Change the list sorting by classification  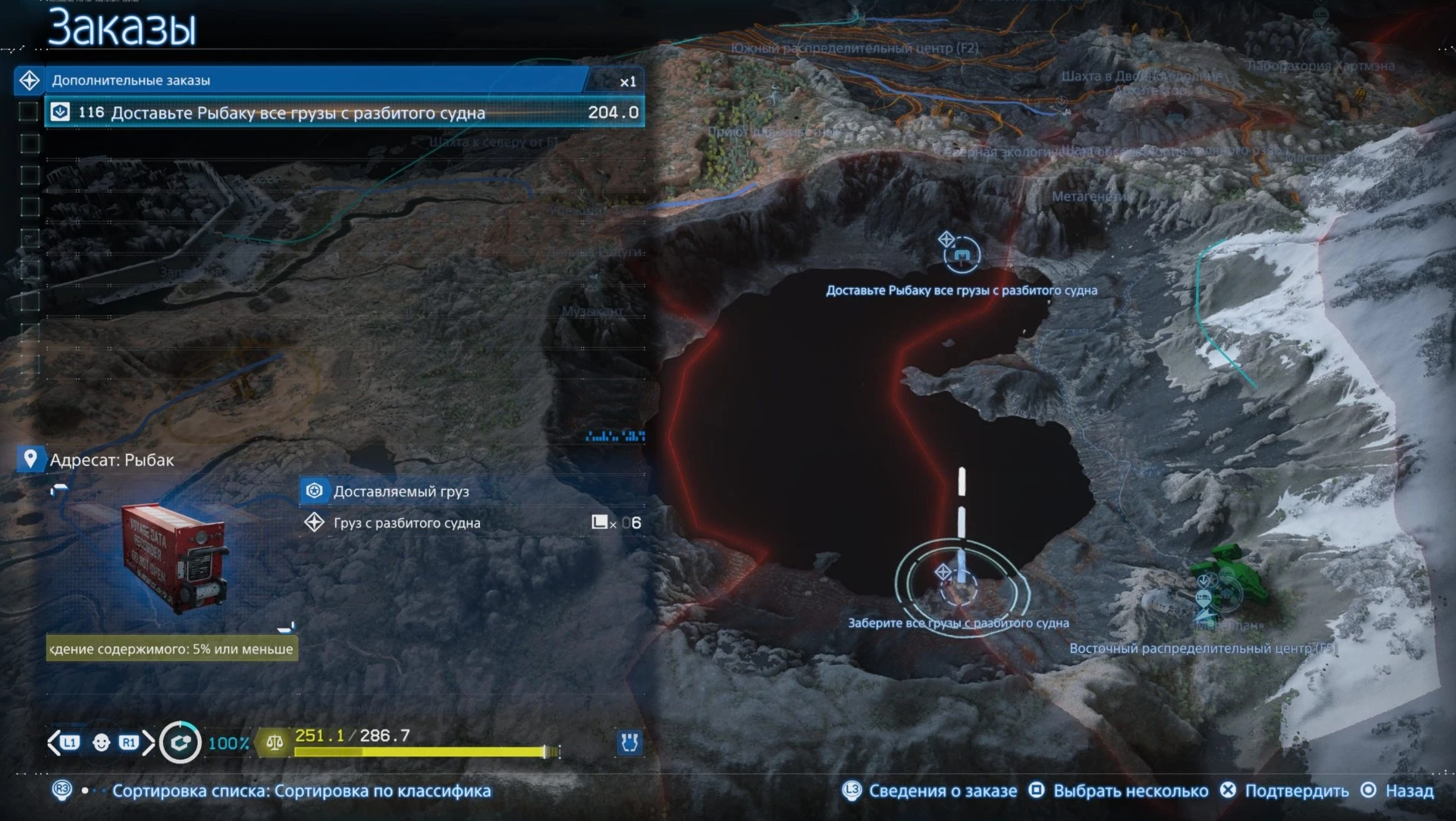pos(301,791)
